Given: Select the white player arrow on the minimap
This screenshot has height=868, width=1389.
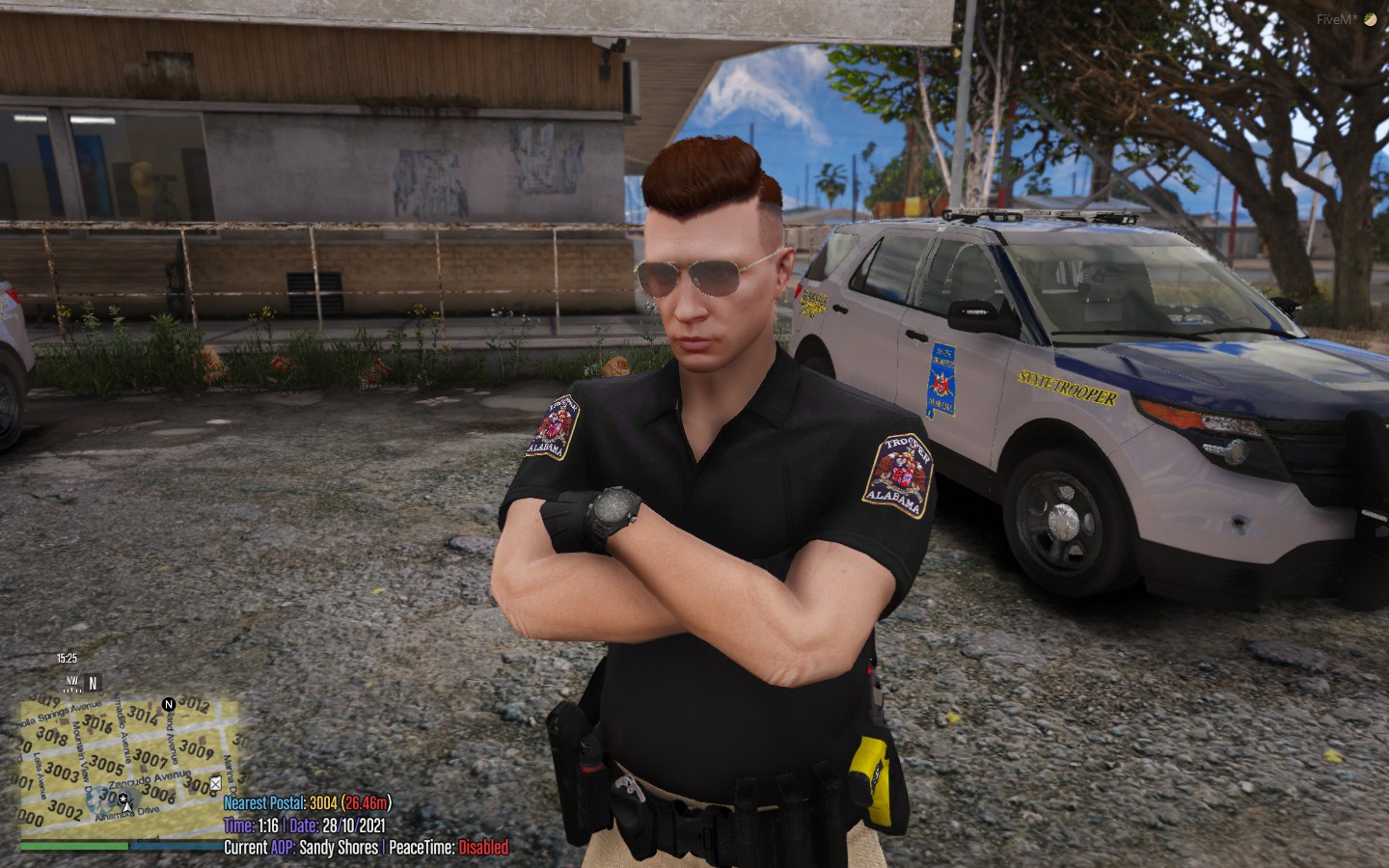Looking at the screenshot, I should point(126,807).
